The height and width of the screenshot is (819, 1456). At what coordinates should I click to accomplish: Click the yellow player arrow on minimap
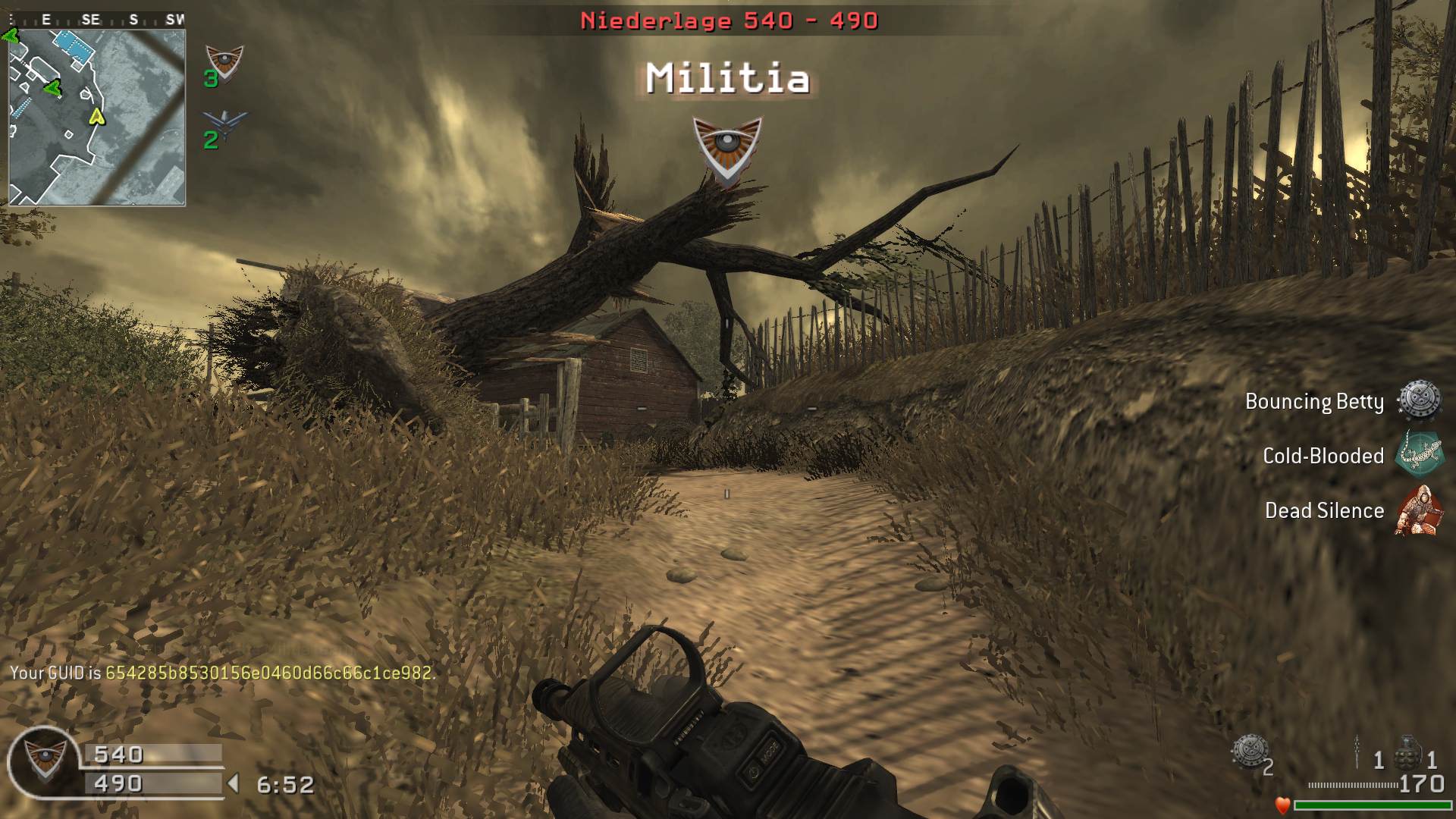tap(96, 116)
